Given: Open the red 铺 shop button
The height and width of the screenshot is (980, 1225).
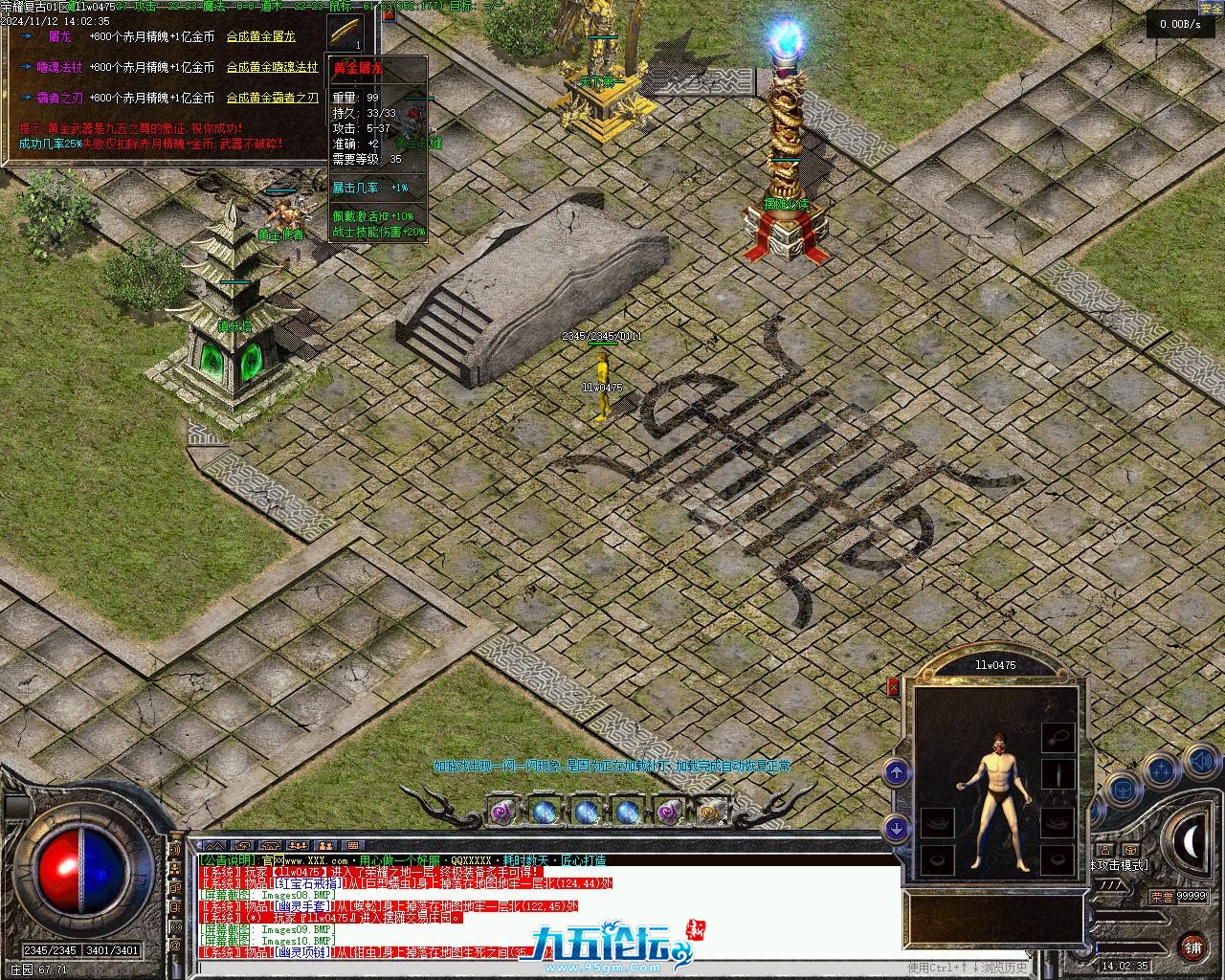Looking at the screenshot, I should click(x=1192, y=947).
